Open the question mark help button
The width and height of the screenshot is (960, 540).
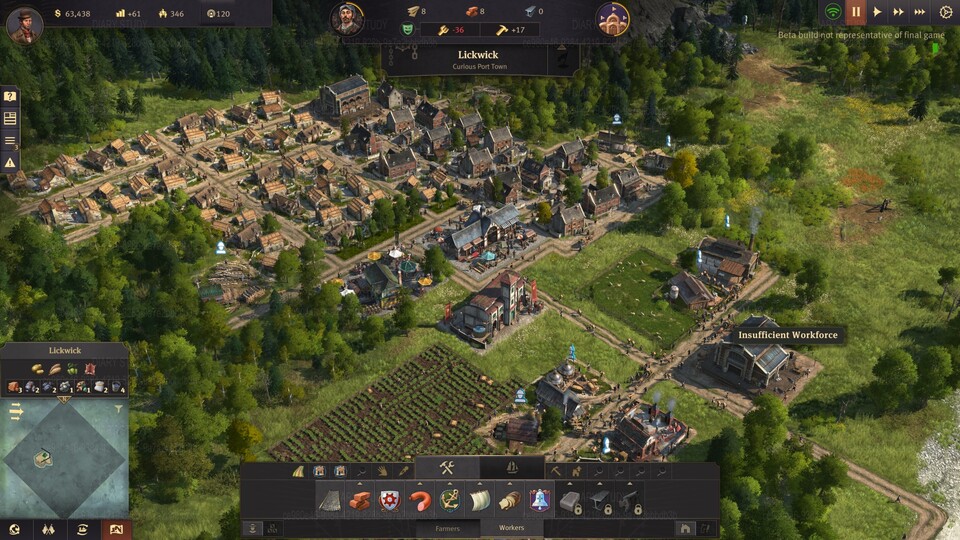(x=10, y=97)
